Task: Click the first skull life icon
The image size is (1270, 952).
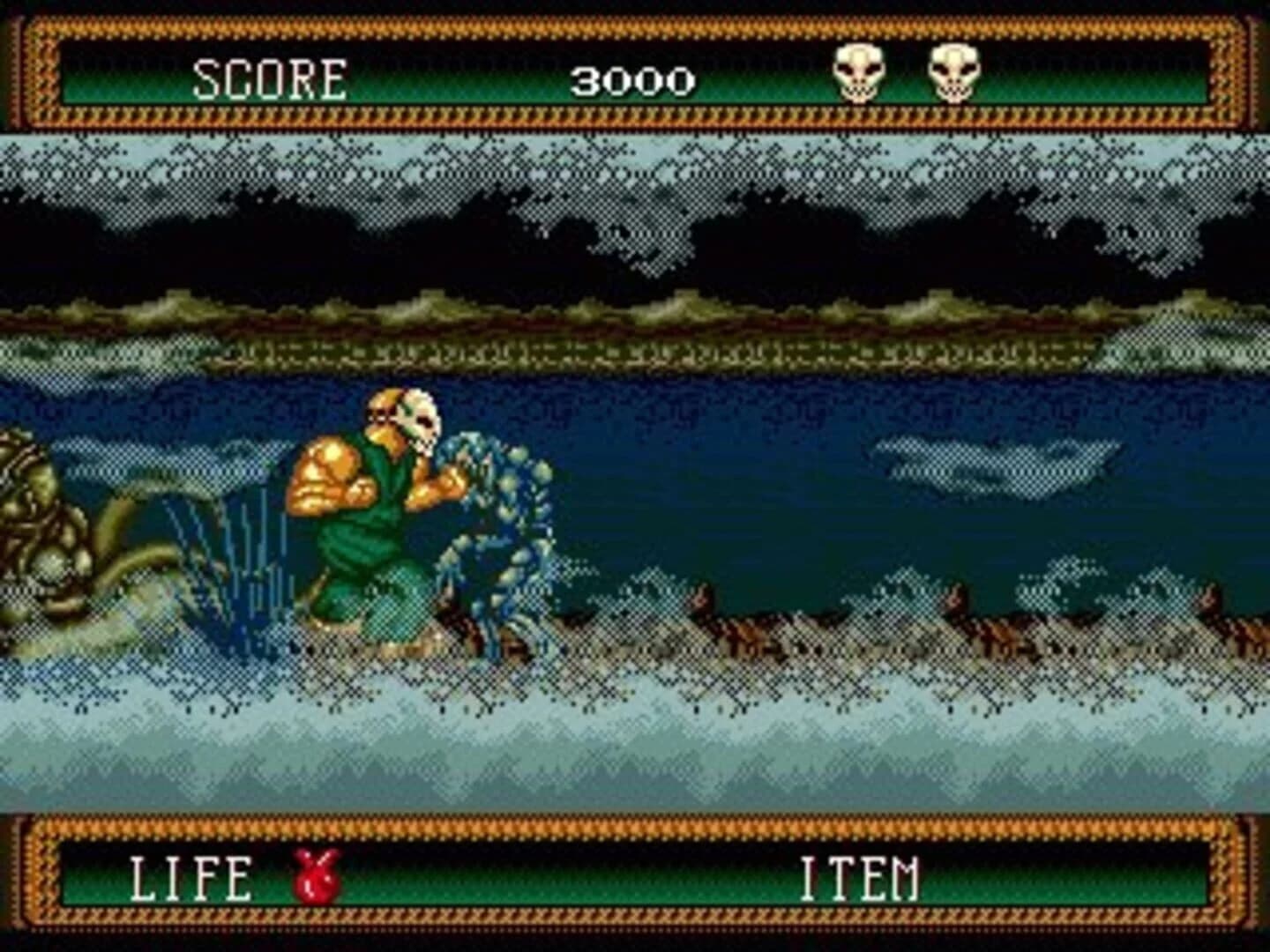Action: click(x=860, y=75)
